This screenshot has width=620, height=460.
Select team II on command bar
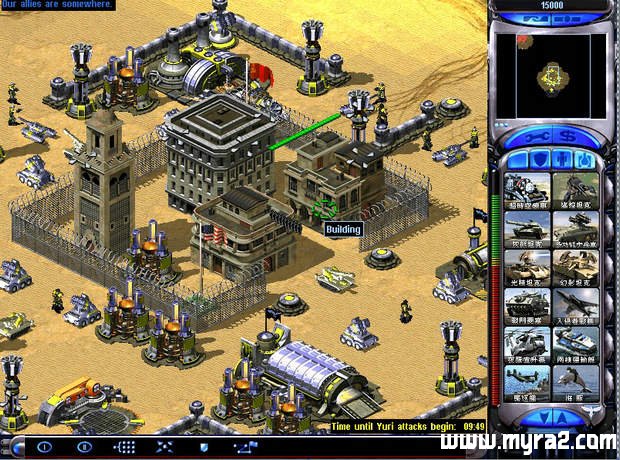84,446
